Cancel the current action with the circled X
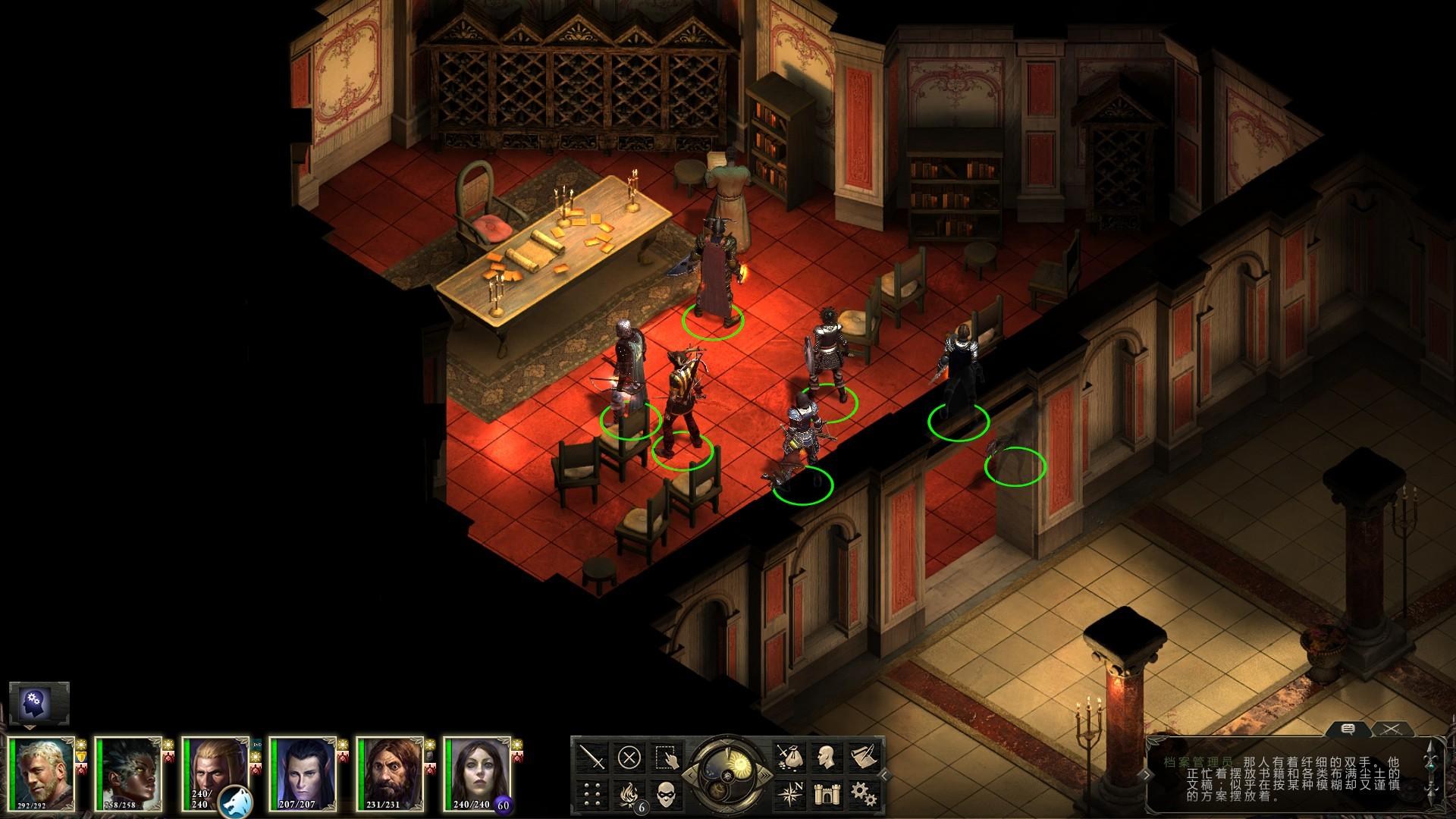This screenshot has height=819, width=1456. tap(629, 757)
